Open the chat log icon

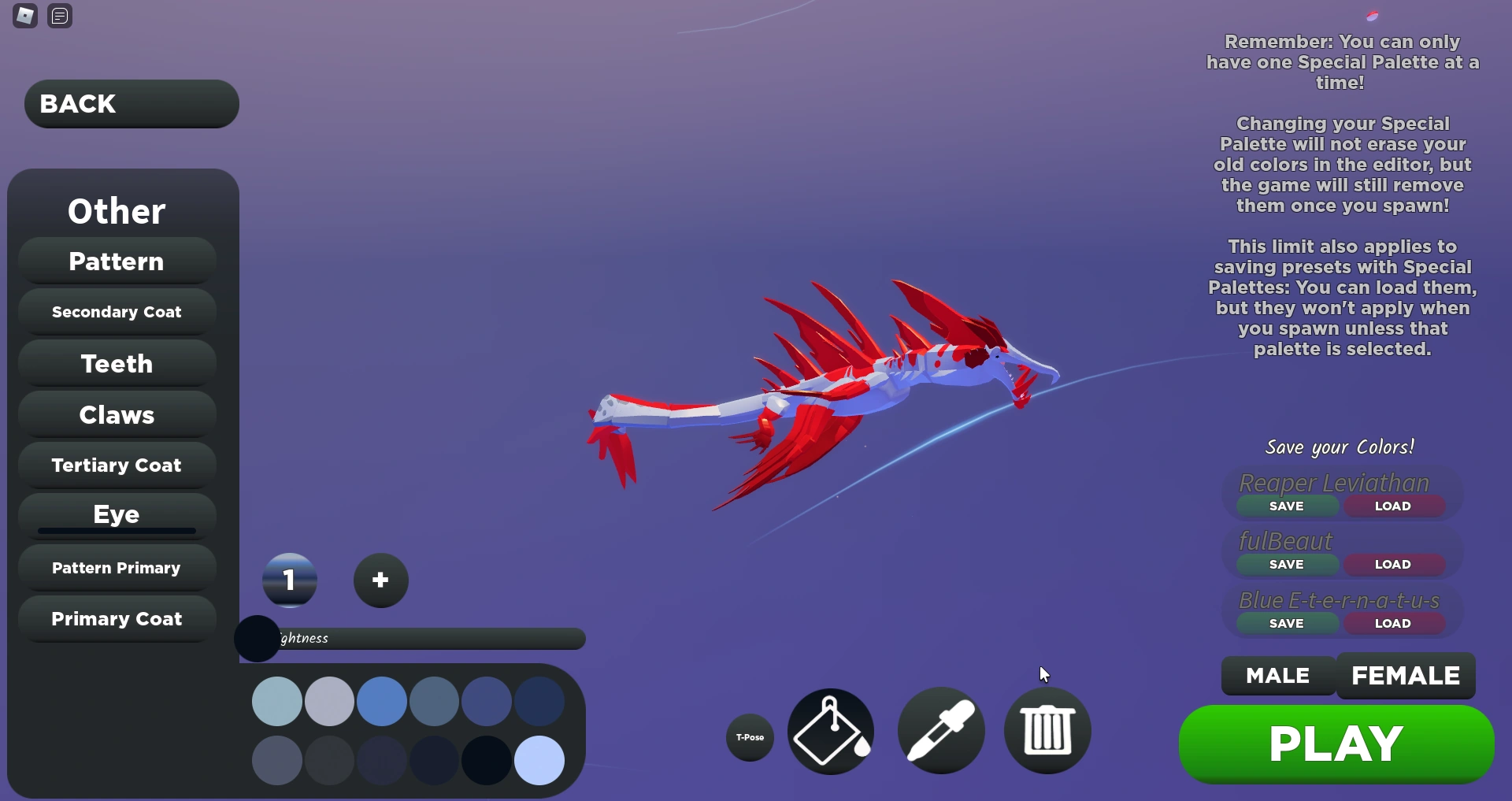coord(59,15)
